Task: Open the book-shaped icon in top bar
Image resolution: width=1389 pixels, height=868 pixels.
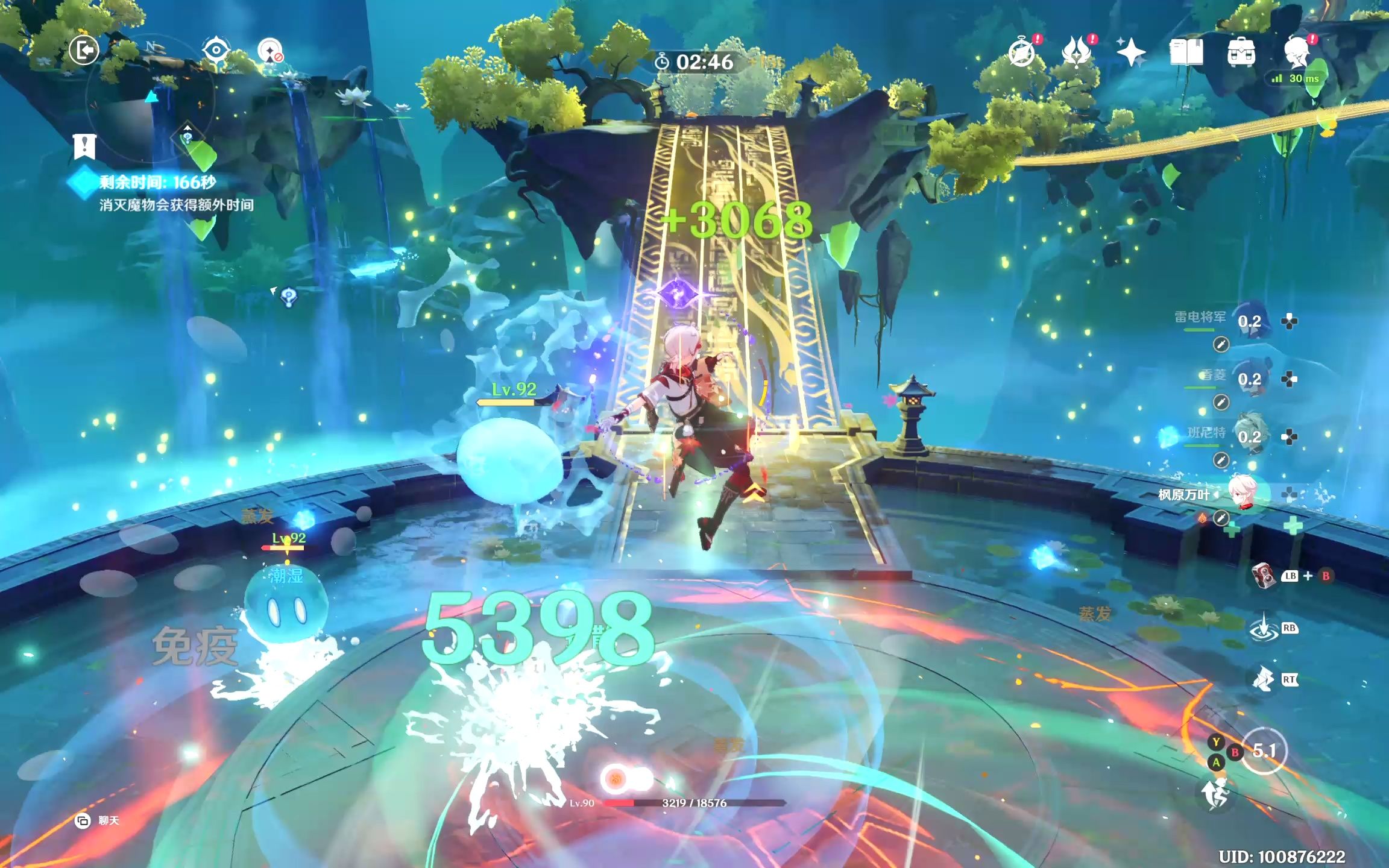Action: point(1186,53)
